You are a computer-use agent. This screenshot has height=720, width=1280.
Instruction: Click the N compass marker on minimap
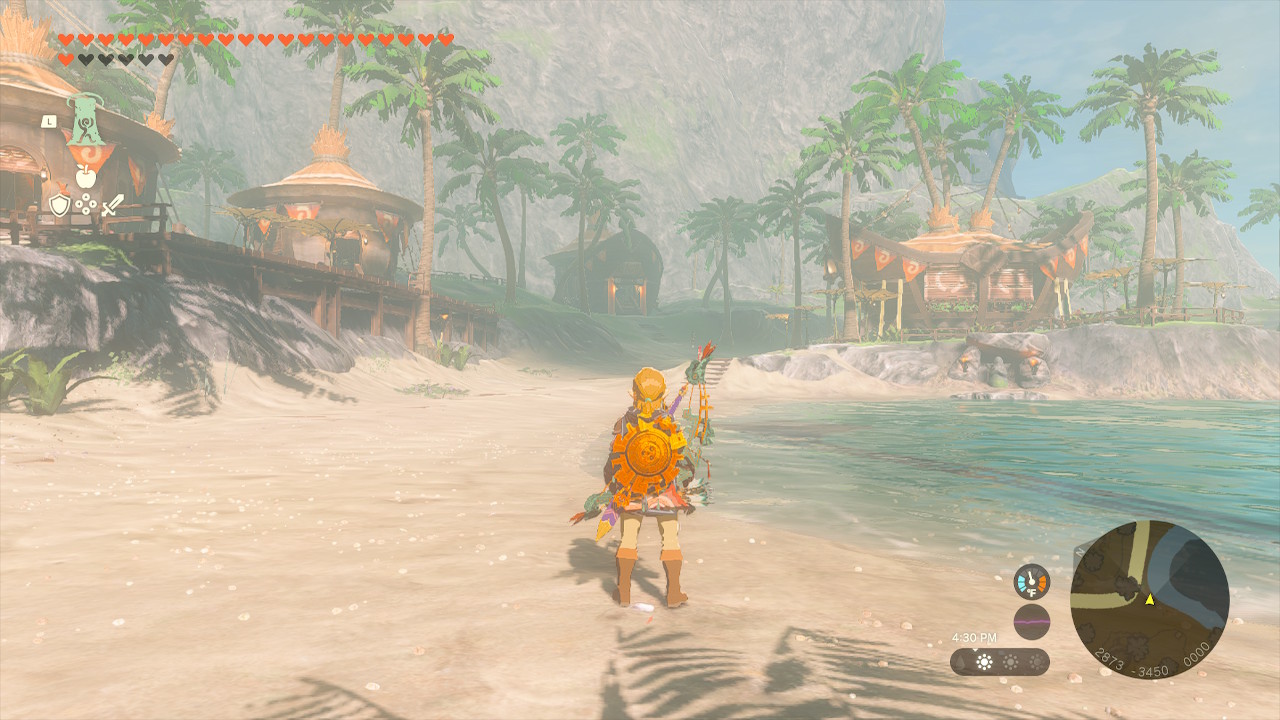(x=1079, y=552)
